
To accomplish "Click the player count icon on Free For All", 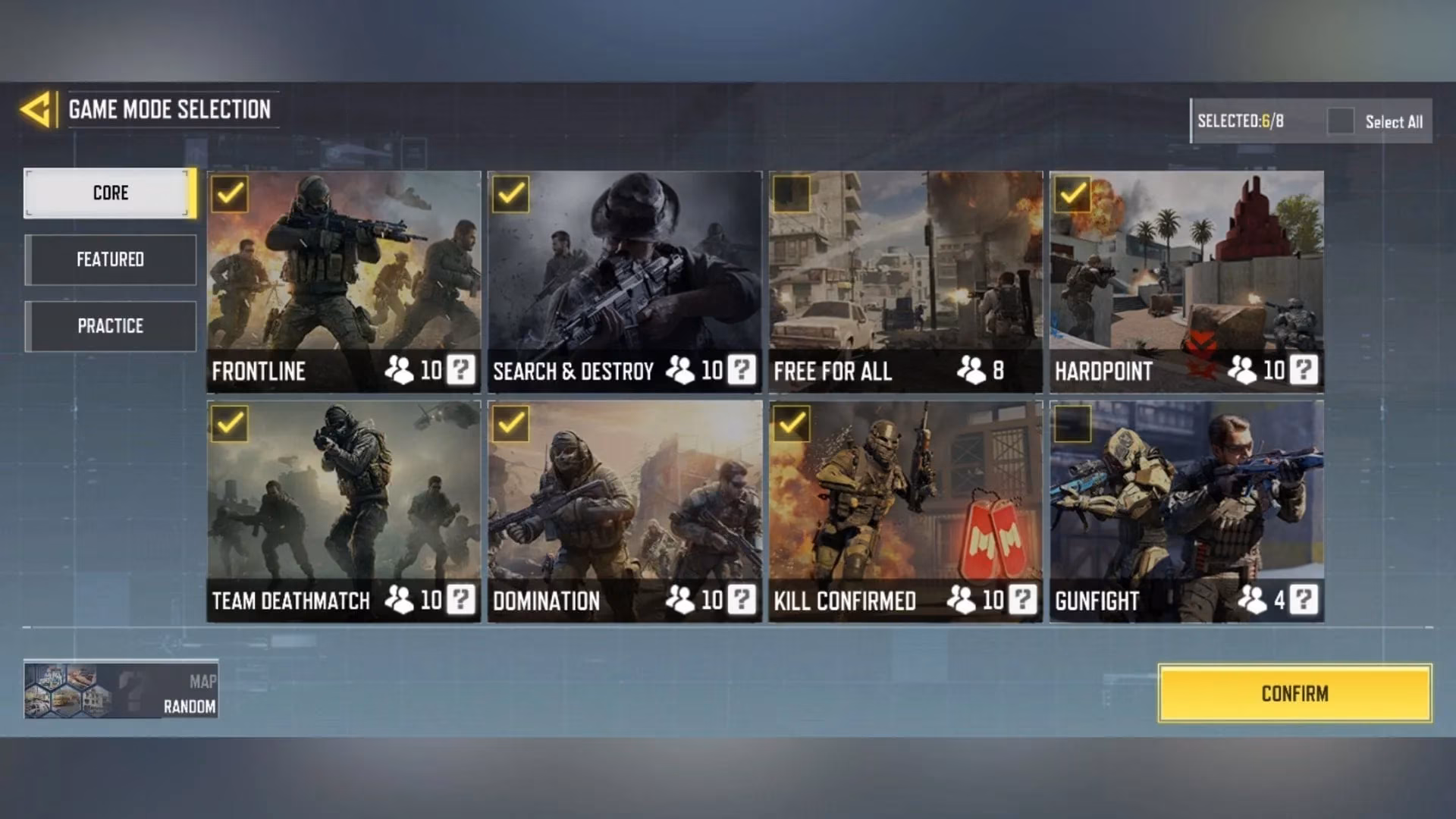I will tap(973, 371).
